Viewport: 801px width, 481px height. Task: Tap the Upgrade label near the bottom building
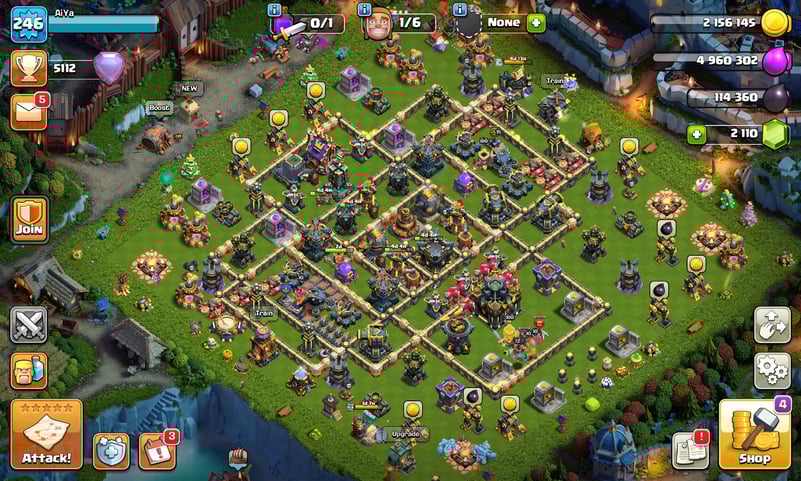tap(404, 434)
